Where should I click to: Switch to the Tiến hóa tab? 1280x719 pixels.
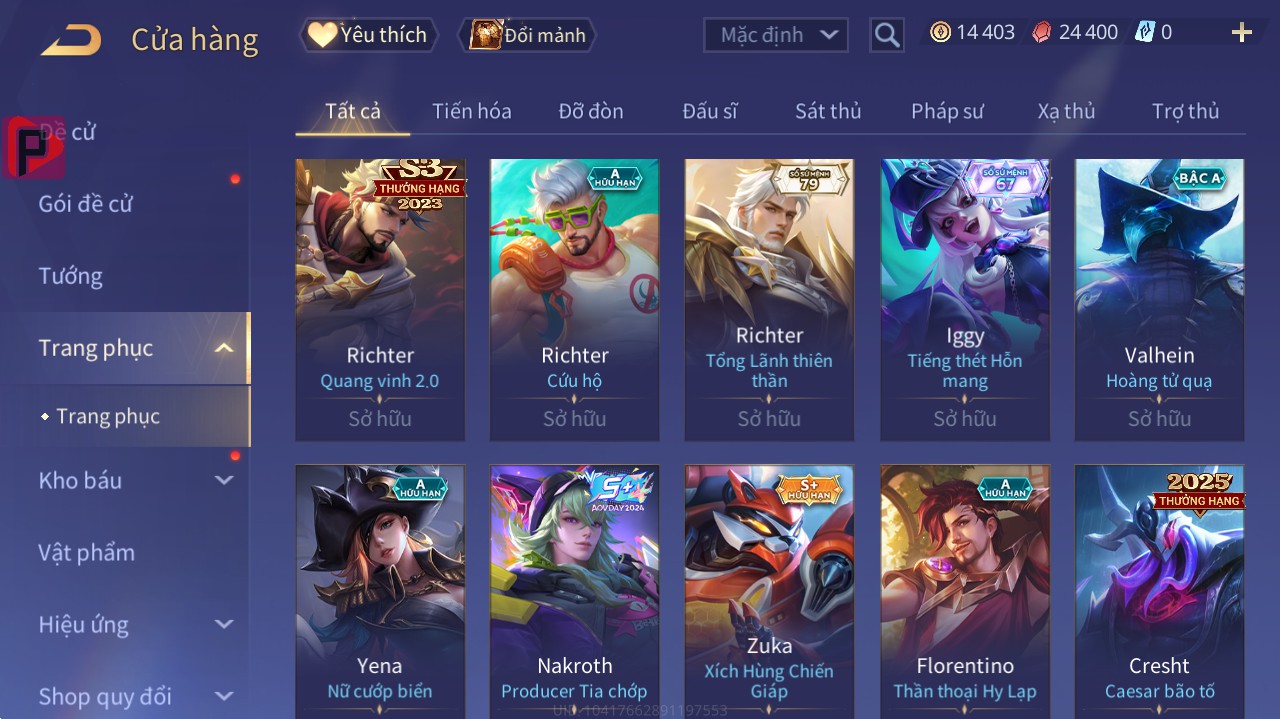[471, 111]
